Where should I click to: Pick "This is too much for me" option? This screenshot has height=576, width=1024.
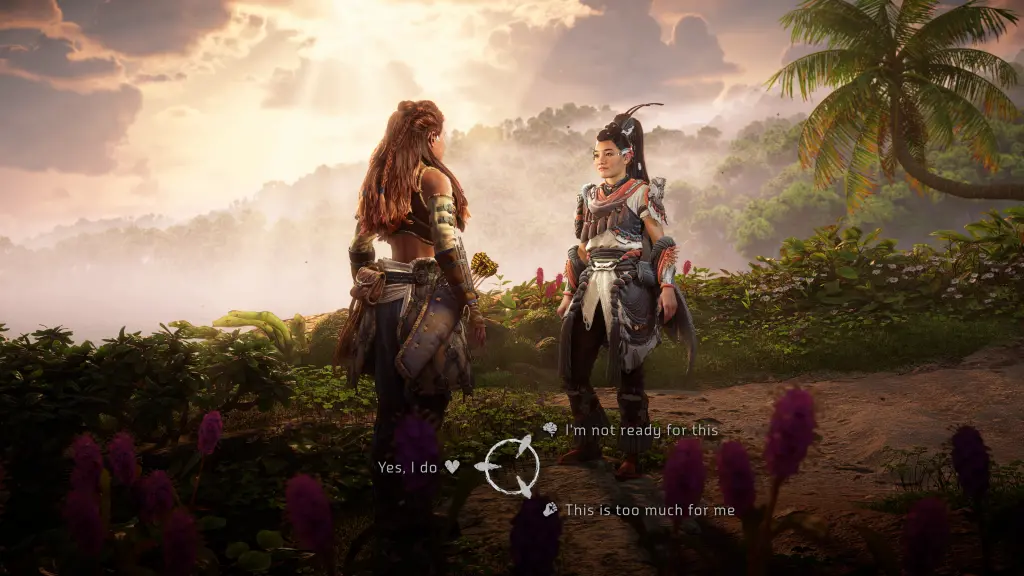tap(649, 510)
